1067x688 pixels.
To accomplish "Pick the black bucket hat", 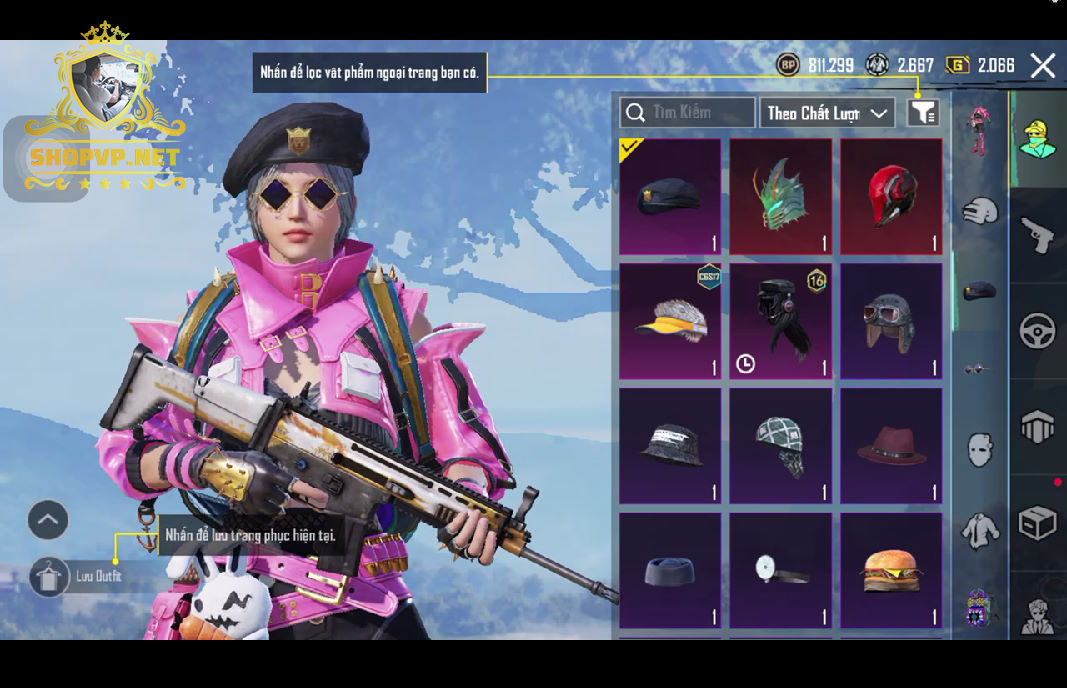I will coord(670,446).
